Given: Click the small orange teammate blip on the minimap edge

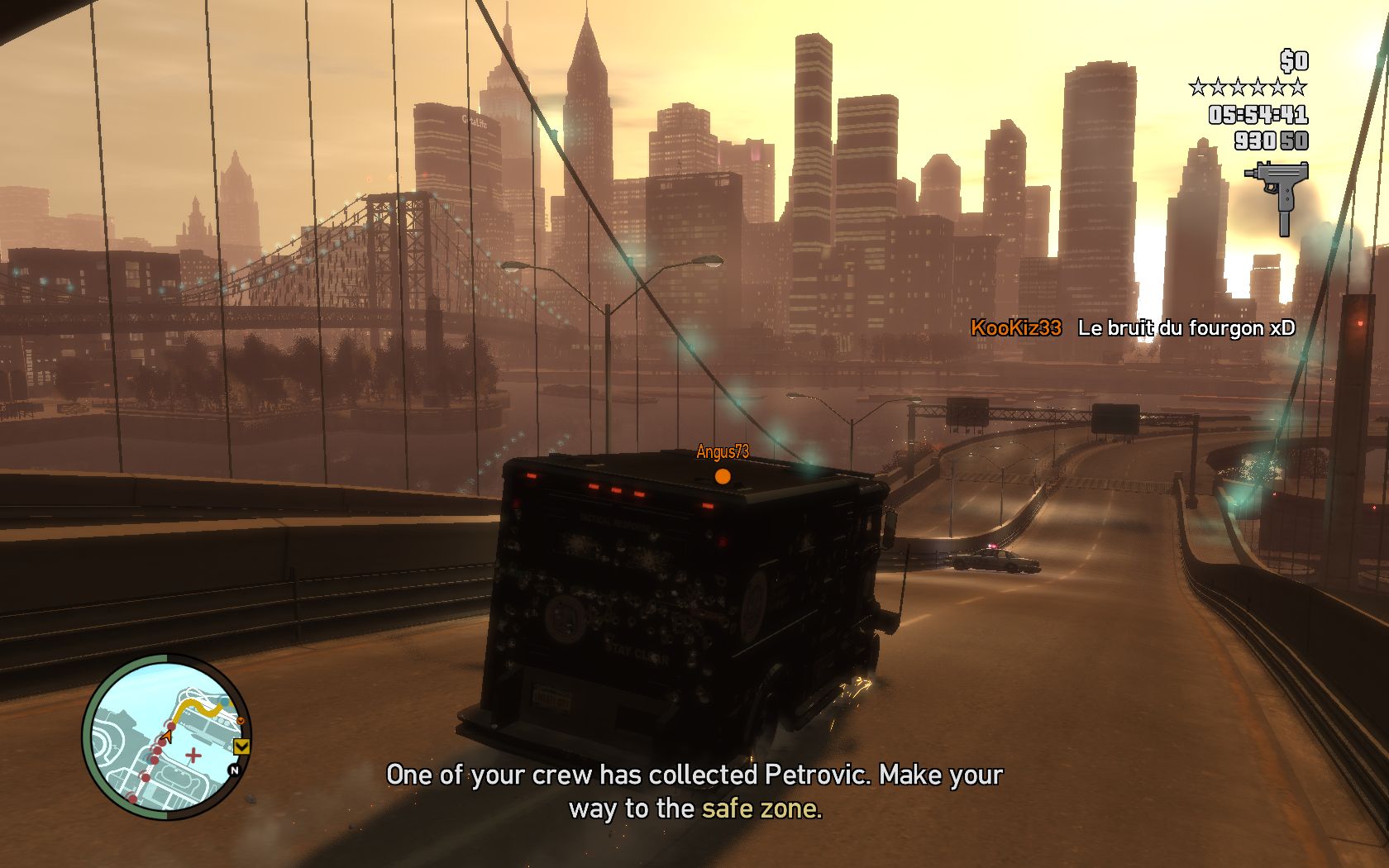Looking at the screenshot, I should point(240,722).
